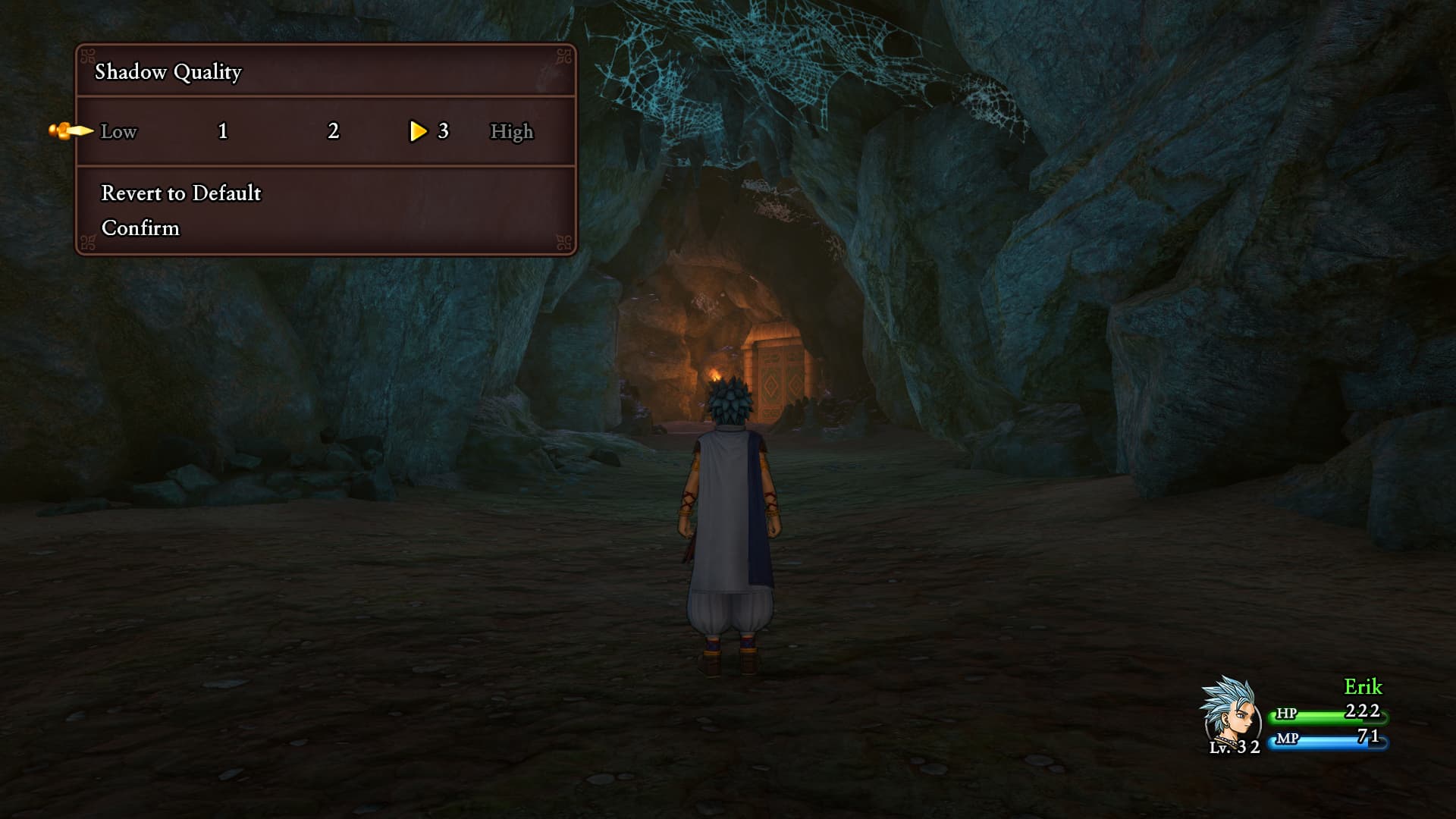Choose shadow quality level 1

[222, 132]
